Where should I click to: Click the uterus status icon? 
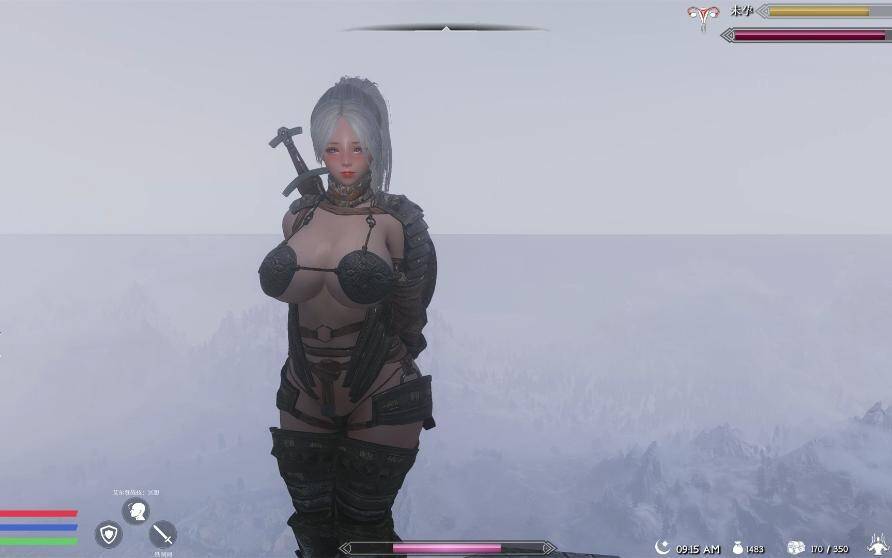[701, 13]
